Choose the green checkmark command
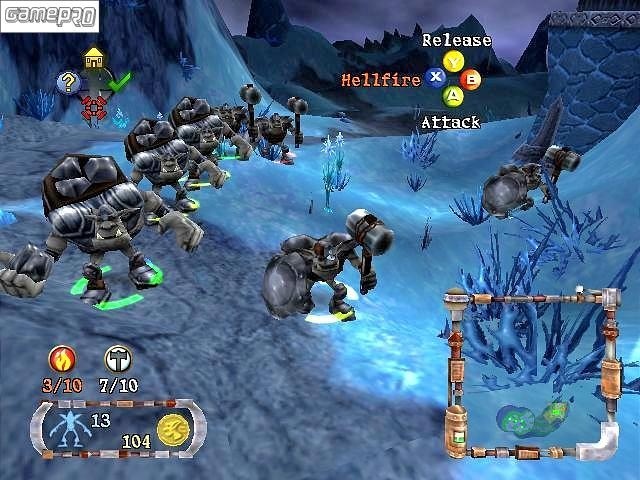This screenshot has width=640, height=480. point(119,83)
